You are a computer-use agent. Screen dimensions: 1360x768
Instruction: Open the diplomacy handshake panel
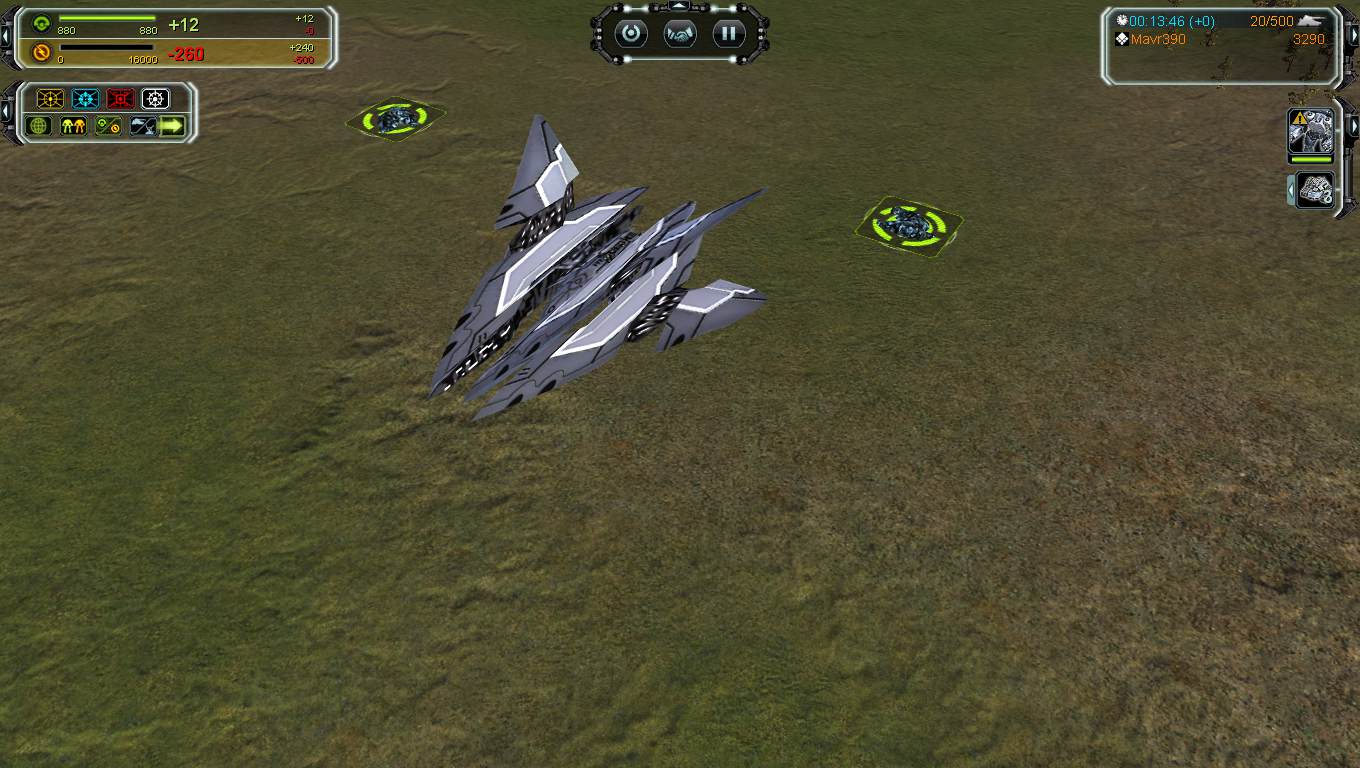[x=680, y=34]
